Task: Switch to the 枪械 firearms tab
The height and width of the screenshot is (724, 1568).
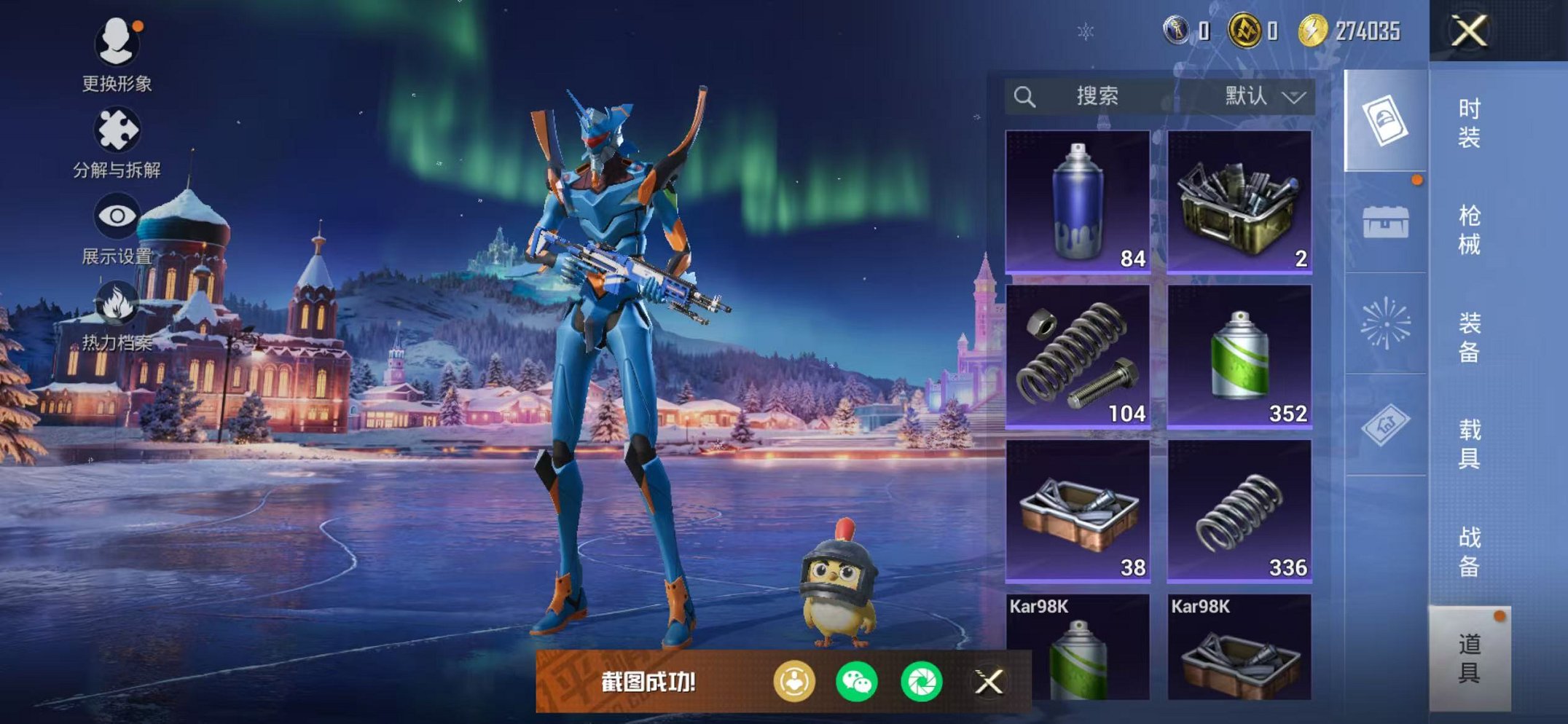Action: [x=1469, y=229]
